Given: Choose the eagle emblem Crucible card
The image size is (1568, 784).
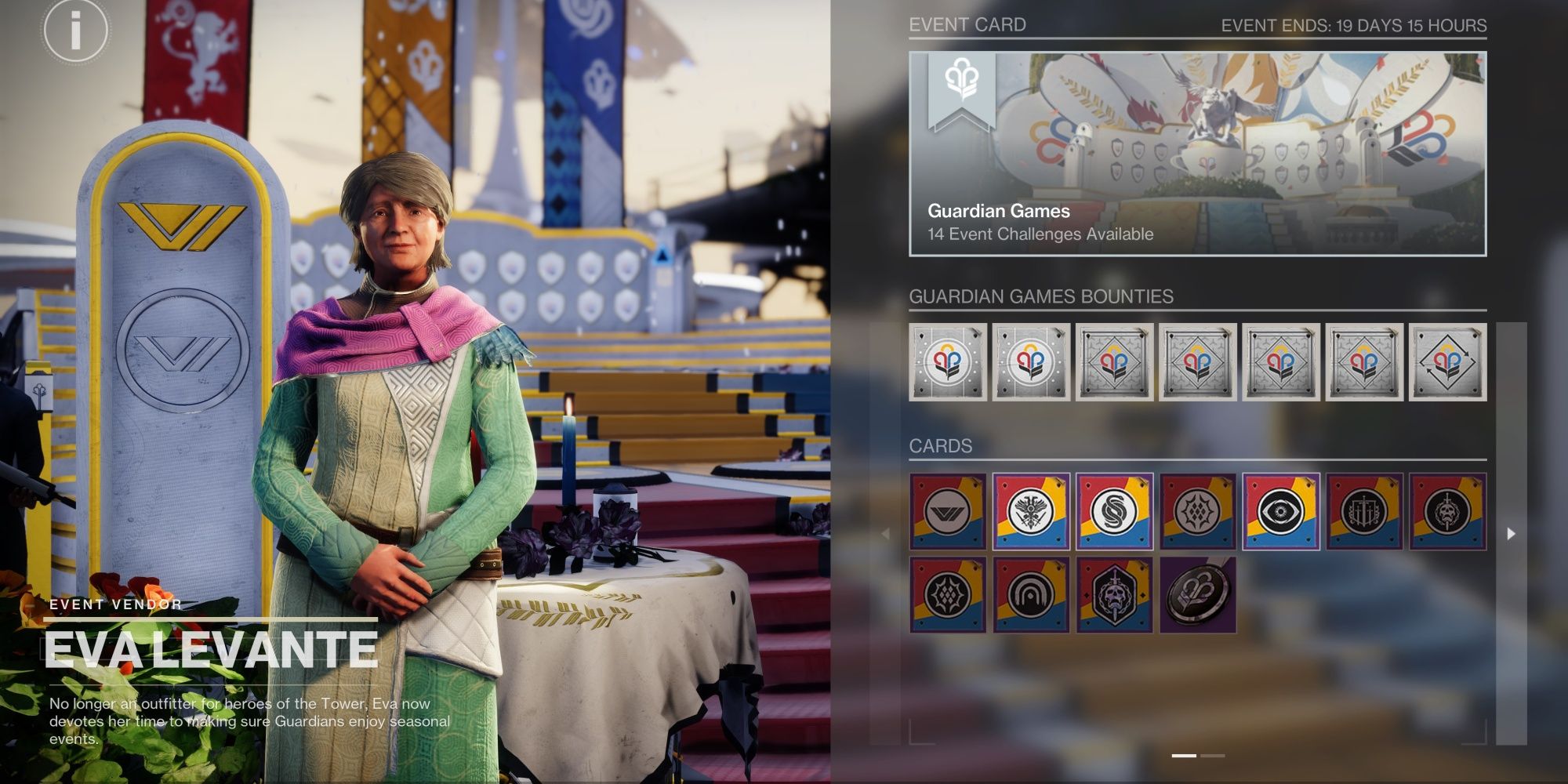Looking at the screenshot, I should pyautogui.click(x=1031, y=511).
